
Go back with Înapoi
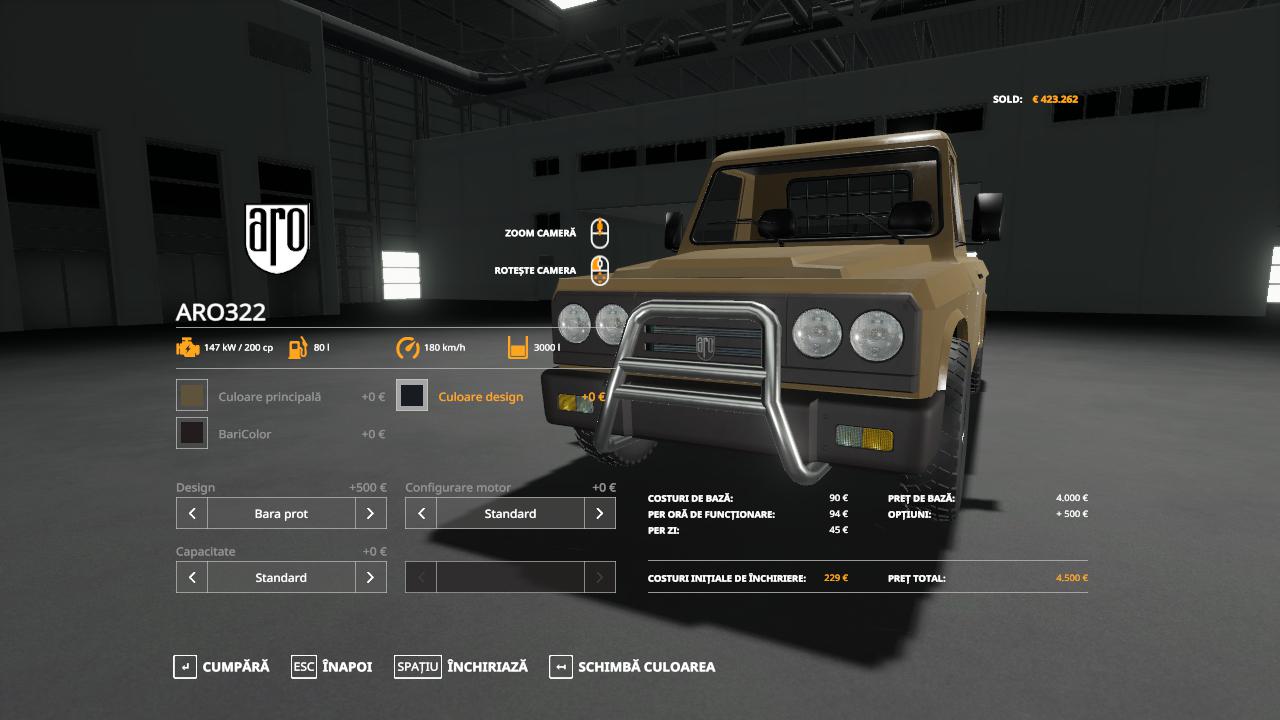tap(332, 667)
